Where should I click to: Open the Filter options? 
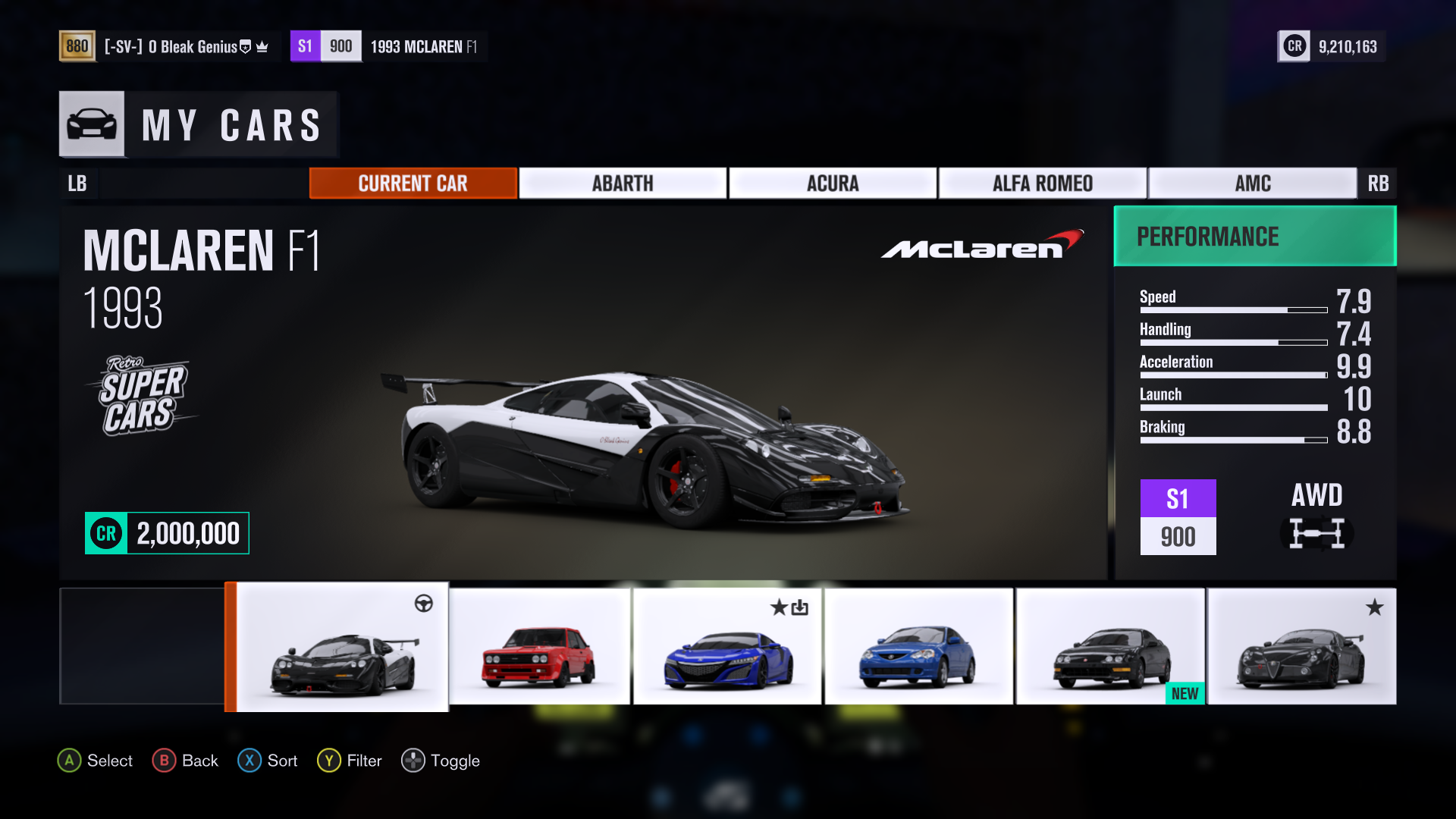(350, 761)
